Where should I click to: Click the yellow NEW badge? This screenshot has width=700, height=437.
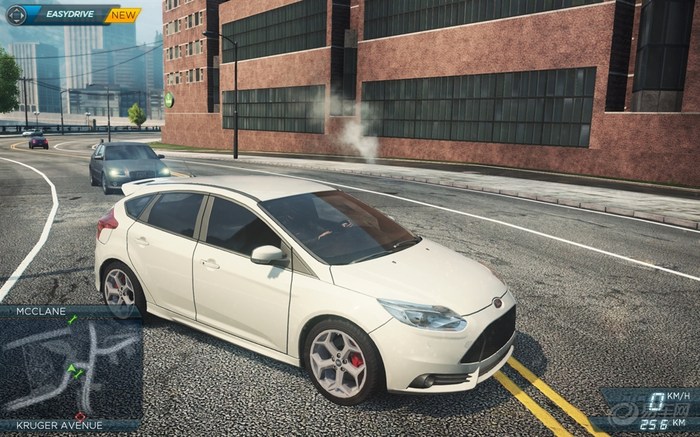click(123, 15)
